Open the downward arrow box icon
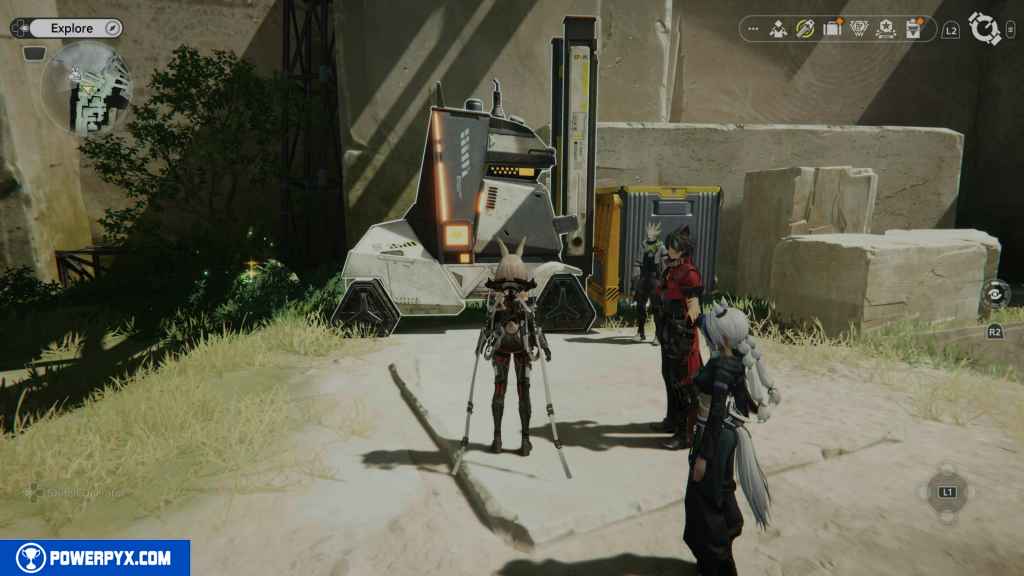The height and width of the screenshot is (576, 1024). (x=913, y=29)
